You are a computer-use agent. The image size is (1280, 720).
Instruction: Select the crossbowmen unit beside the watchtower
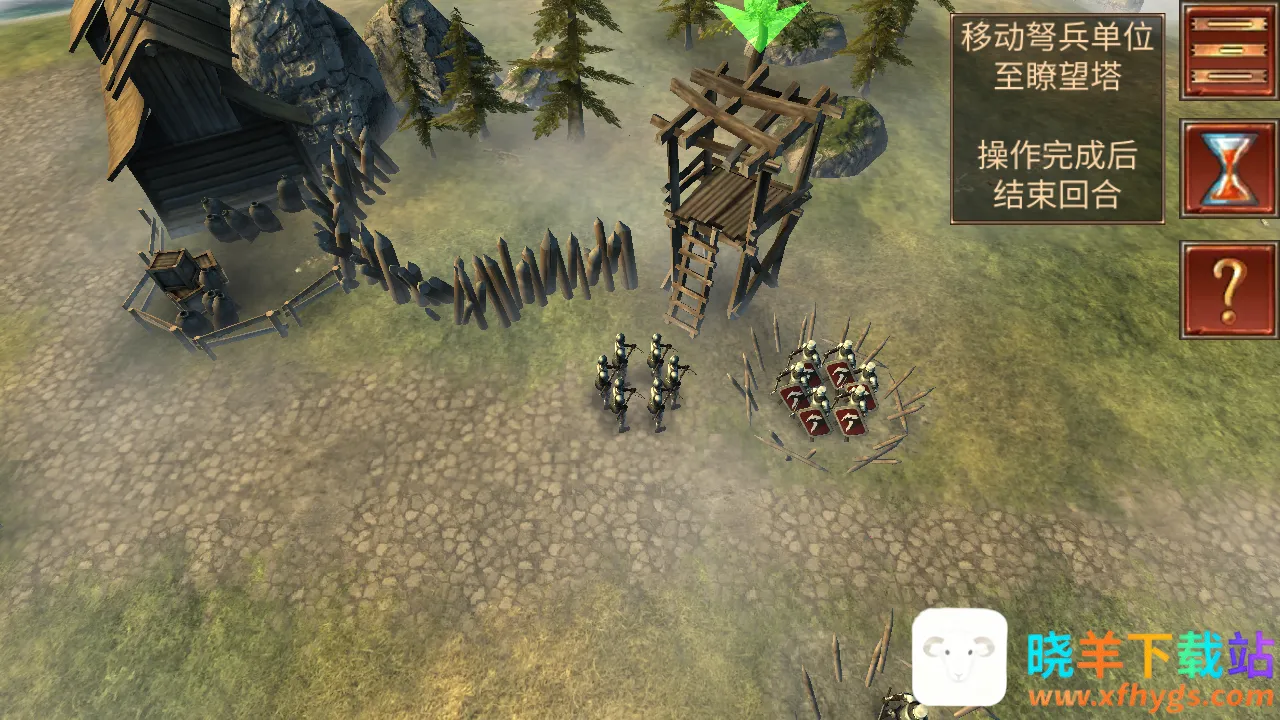click(639, 381)
